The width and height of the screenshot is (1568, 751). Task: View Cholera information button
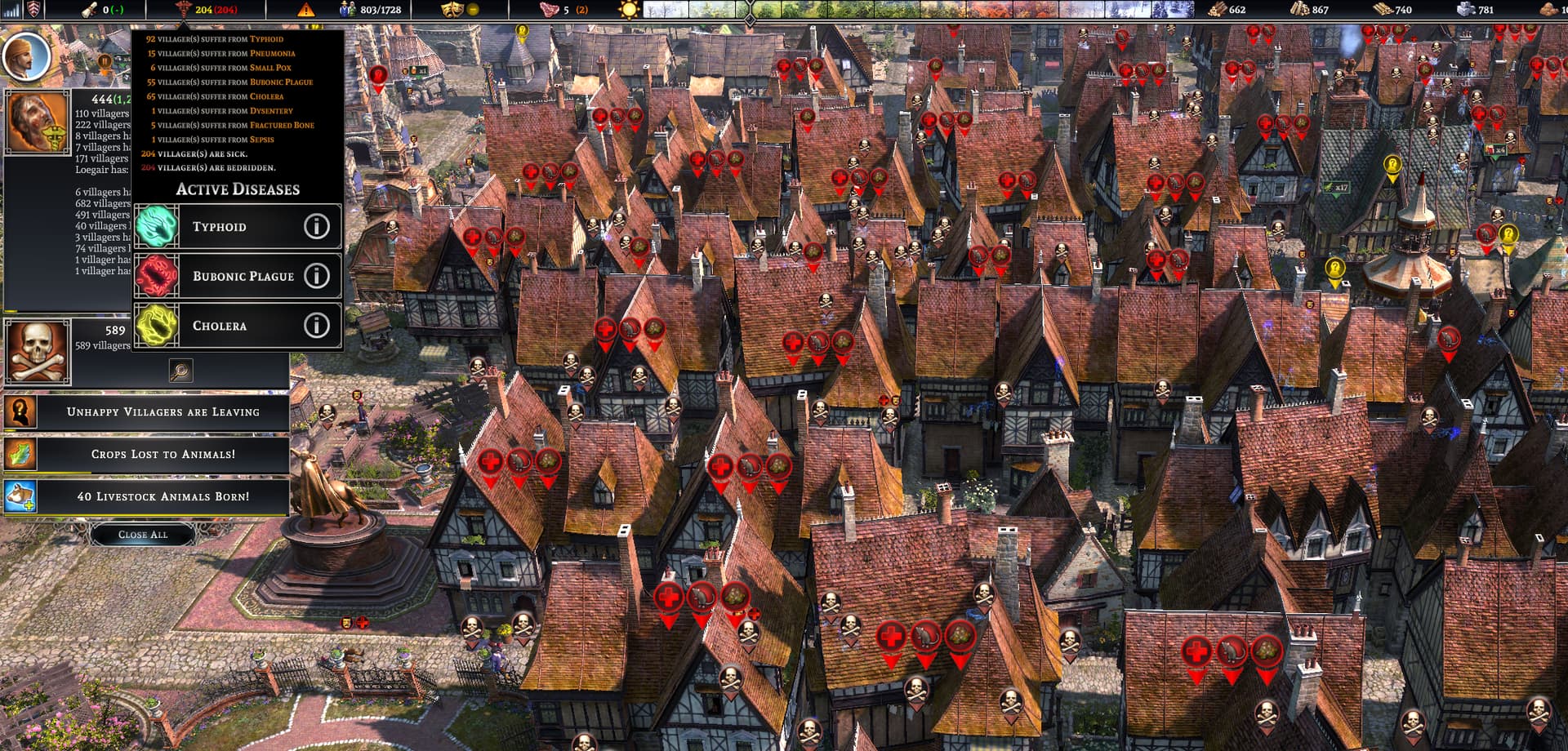[317, 326]
